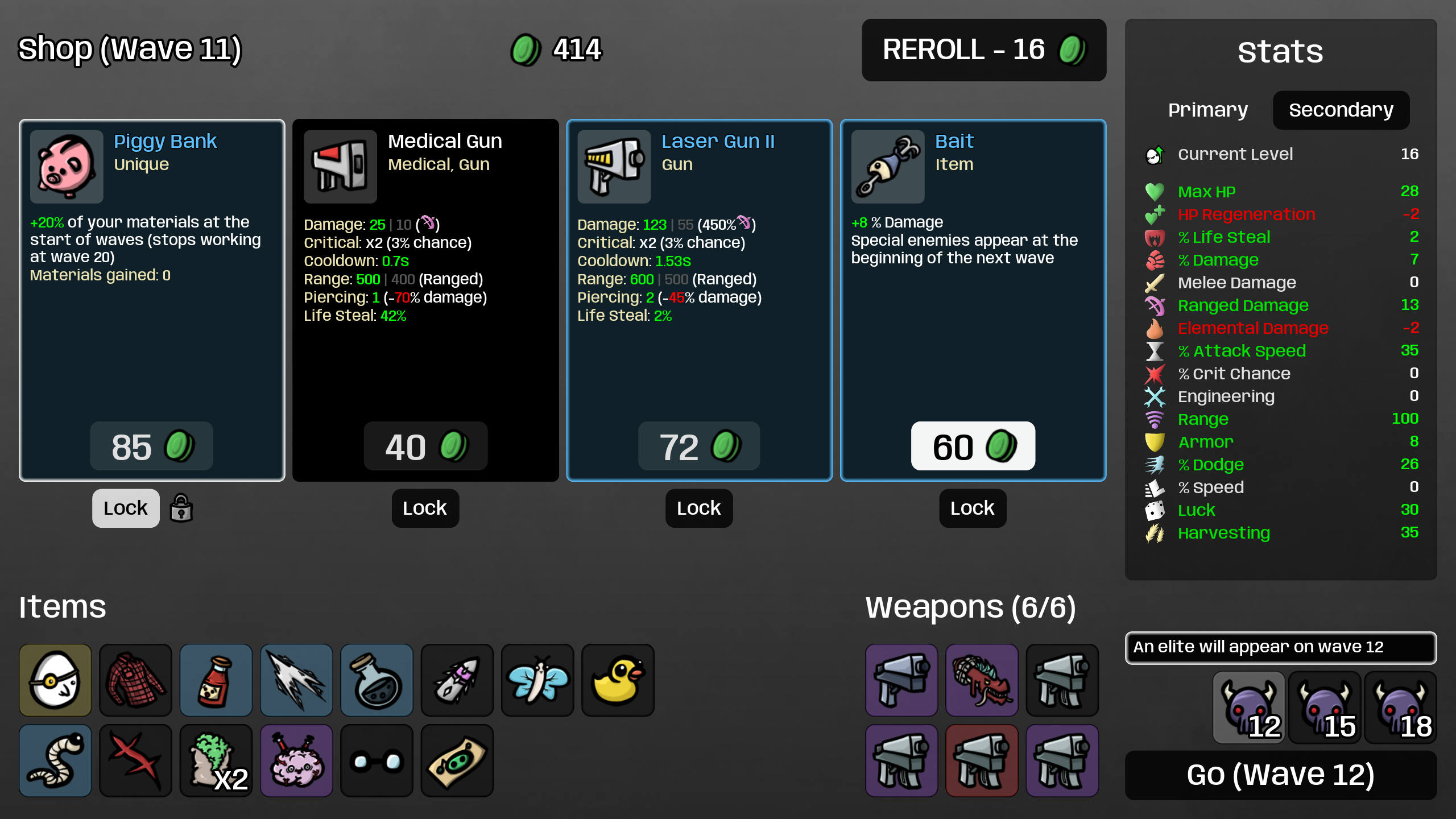Select the yellow rubber duck item
Screen dimensions: 1456x819
pos(618,680)
